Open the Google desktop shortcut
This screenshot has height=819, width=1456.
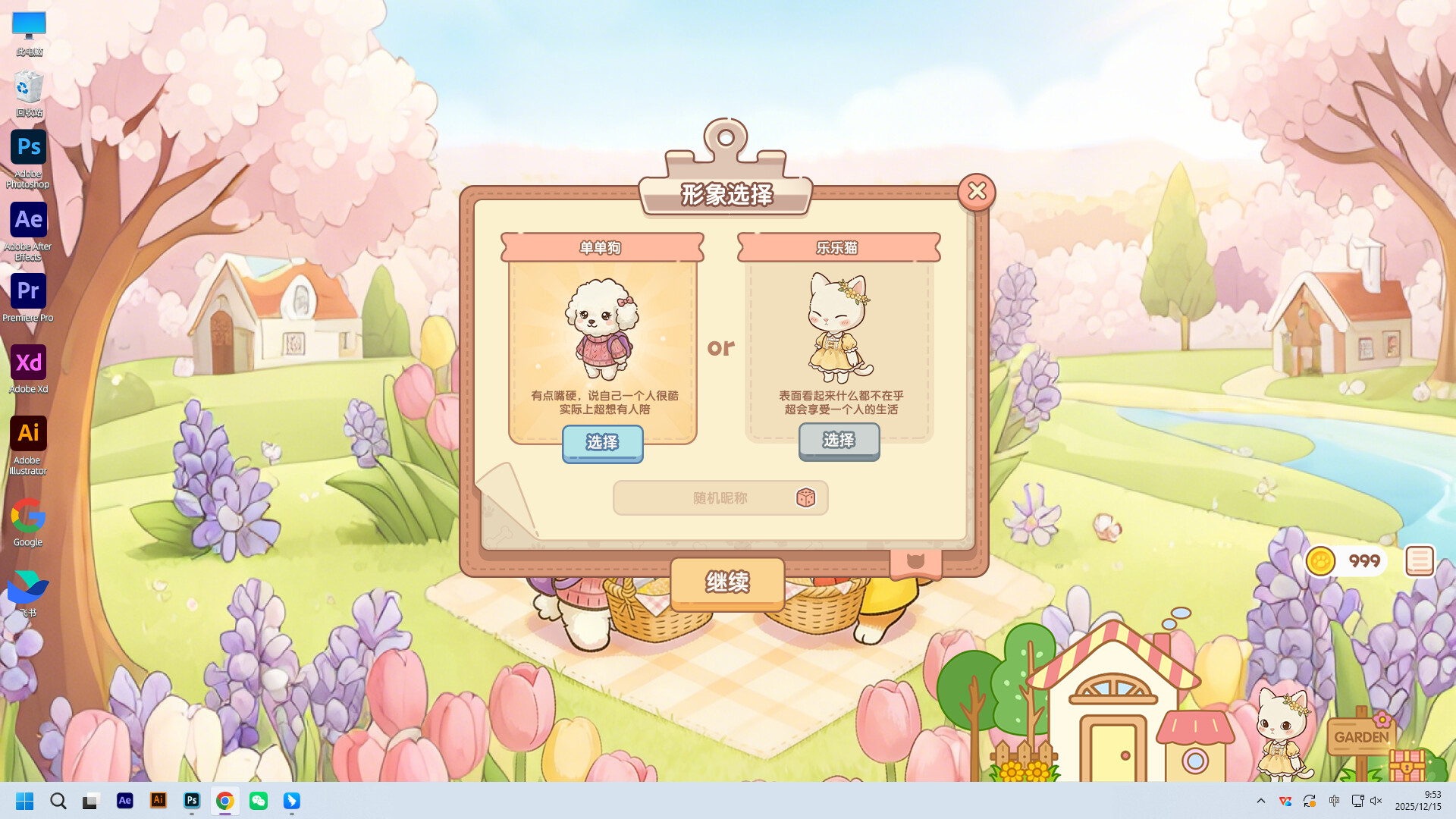[28, 515]
